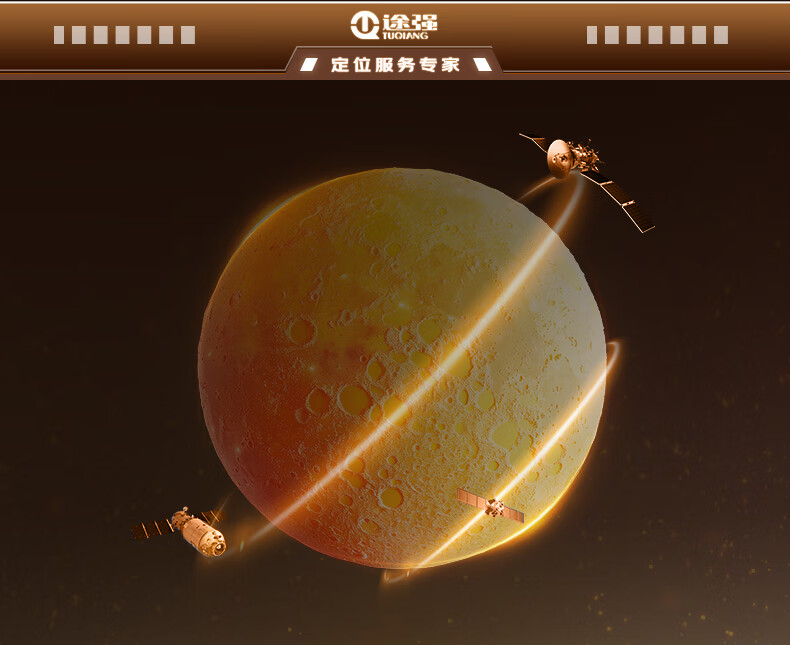Select the 定位服务专家 banner label
Screen dimensions: 790x645
click(x=395, y=65)
